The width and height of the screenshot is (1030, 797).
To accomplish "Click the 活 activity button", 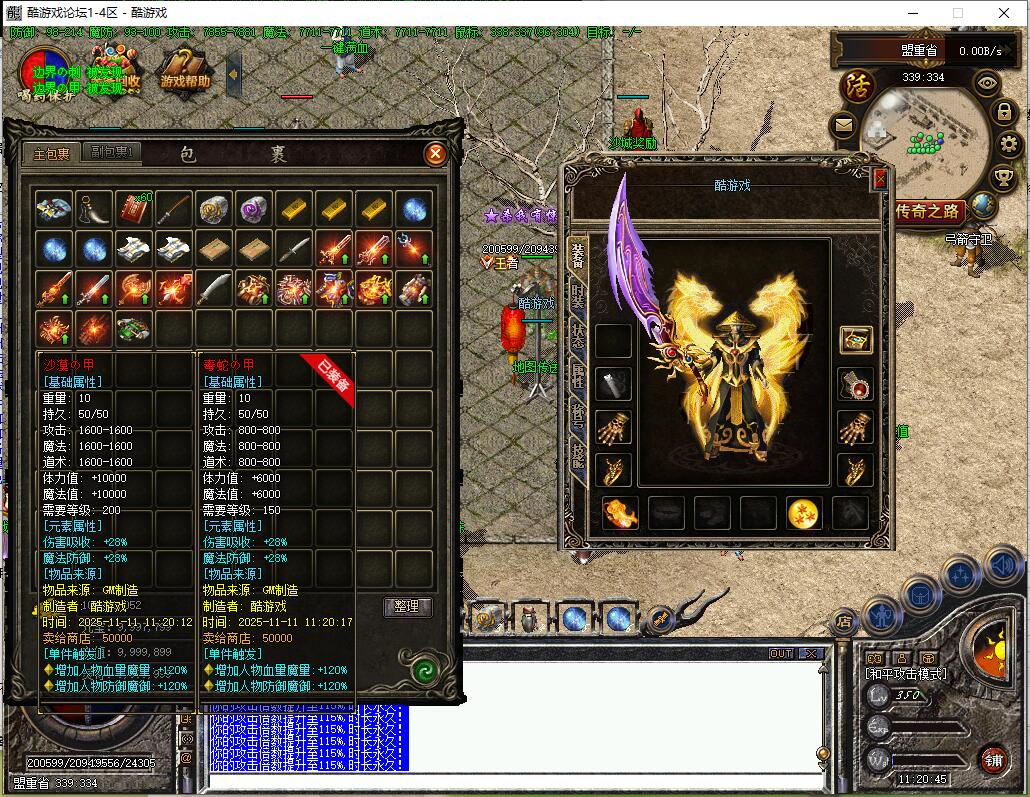I will point(857,84).
